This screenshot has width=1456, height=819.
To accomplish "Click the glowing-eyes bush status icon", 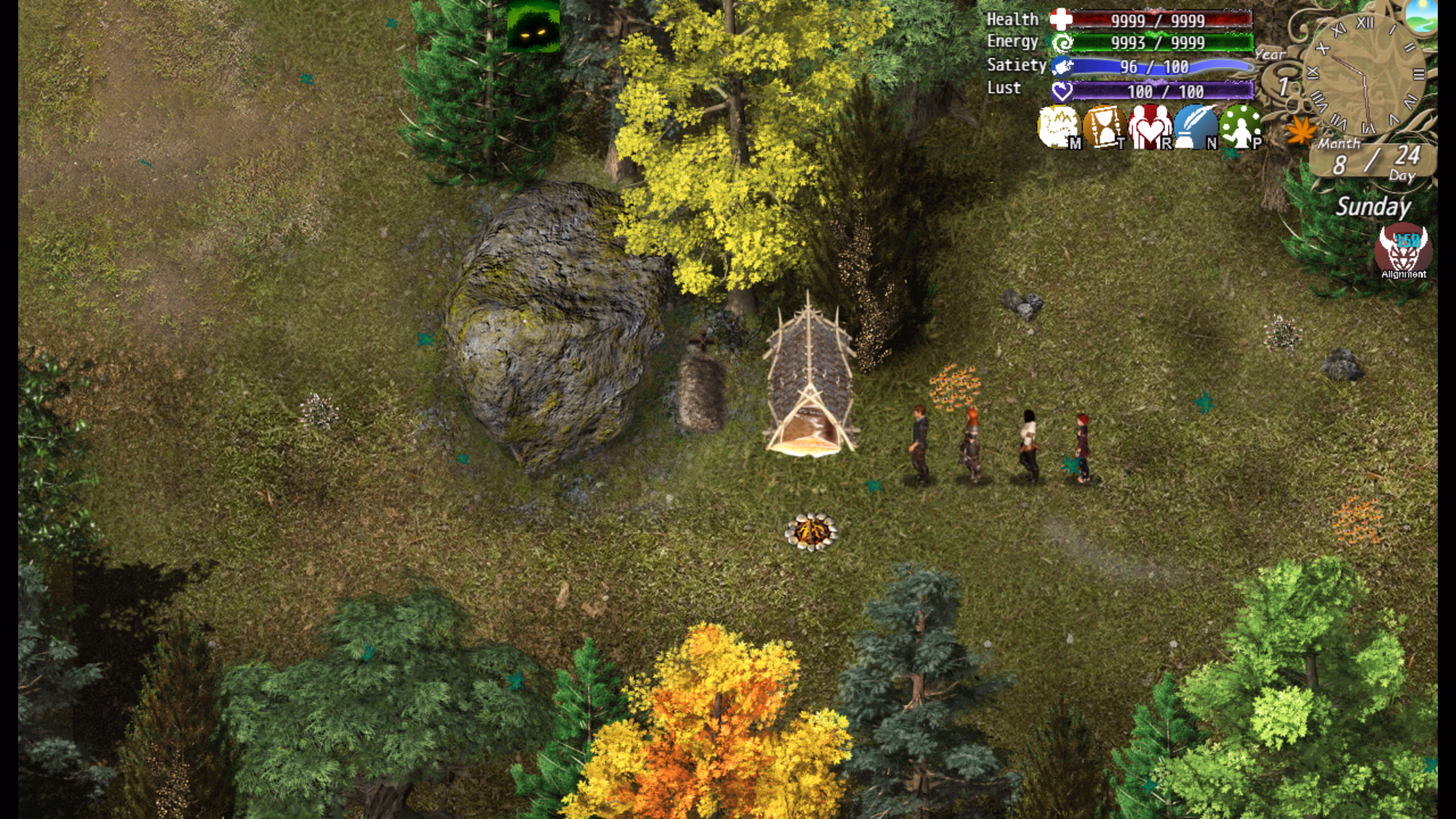I will pos(533,26).
